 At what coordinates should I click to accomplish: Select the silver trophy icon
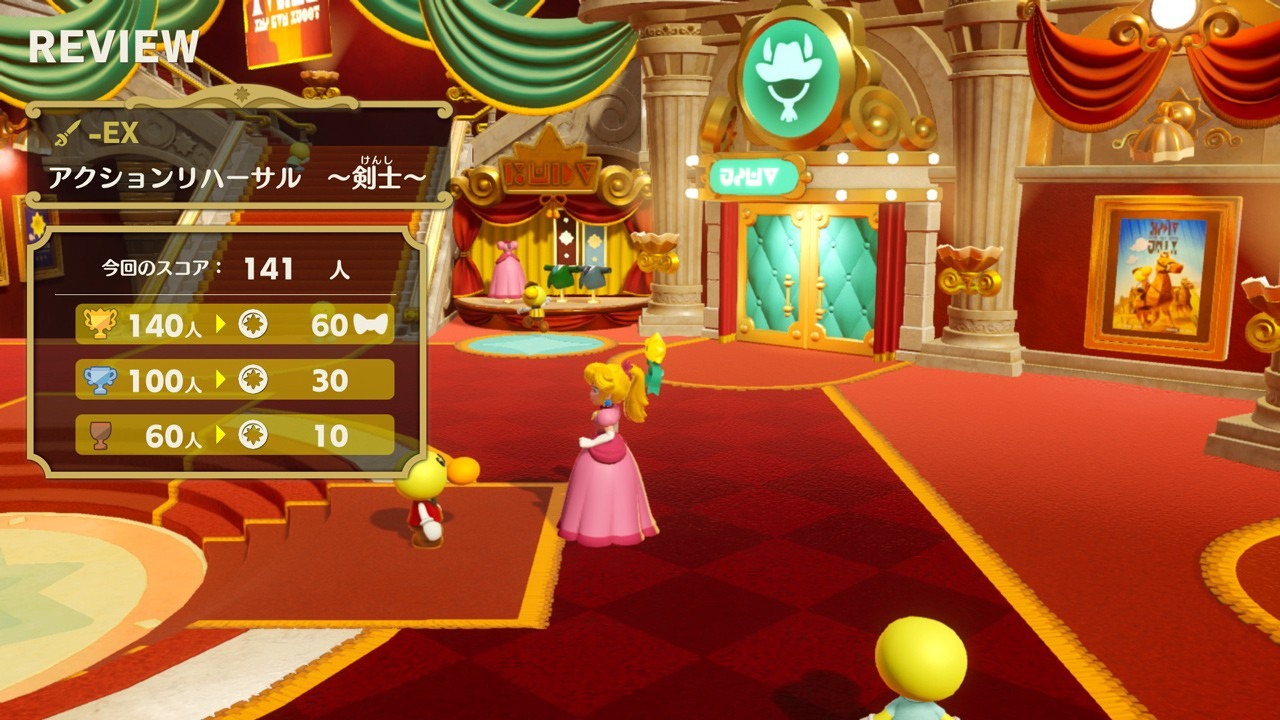click(x=102, y=381)
